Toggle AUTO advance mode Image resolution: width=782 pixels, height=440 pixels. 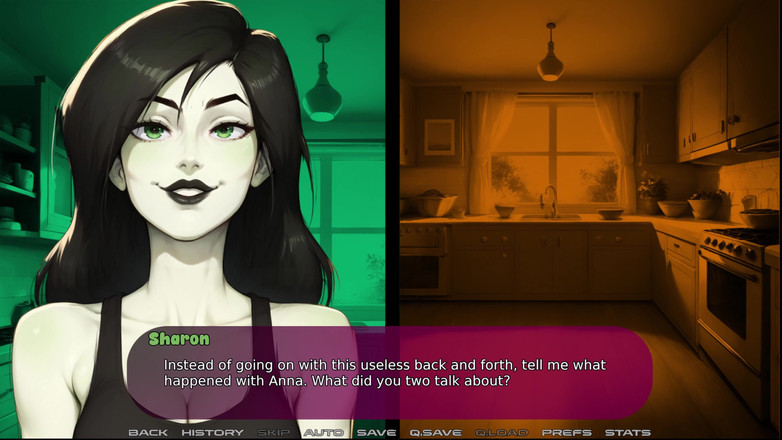[324, 432]
